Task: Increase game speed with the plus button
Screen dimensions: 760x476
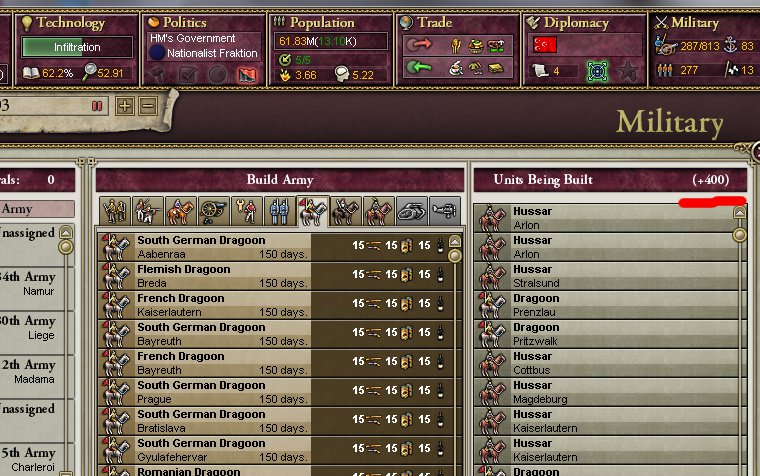Action: (x=125, y=105)
